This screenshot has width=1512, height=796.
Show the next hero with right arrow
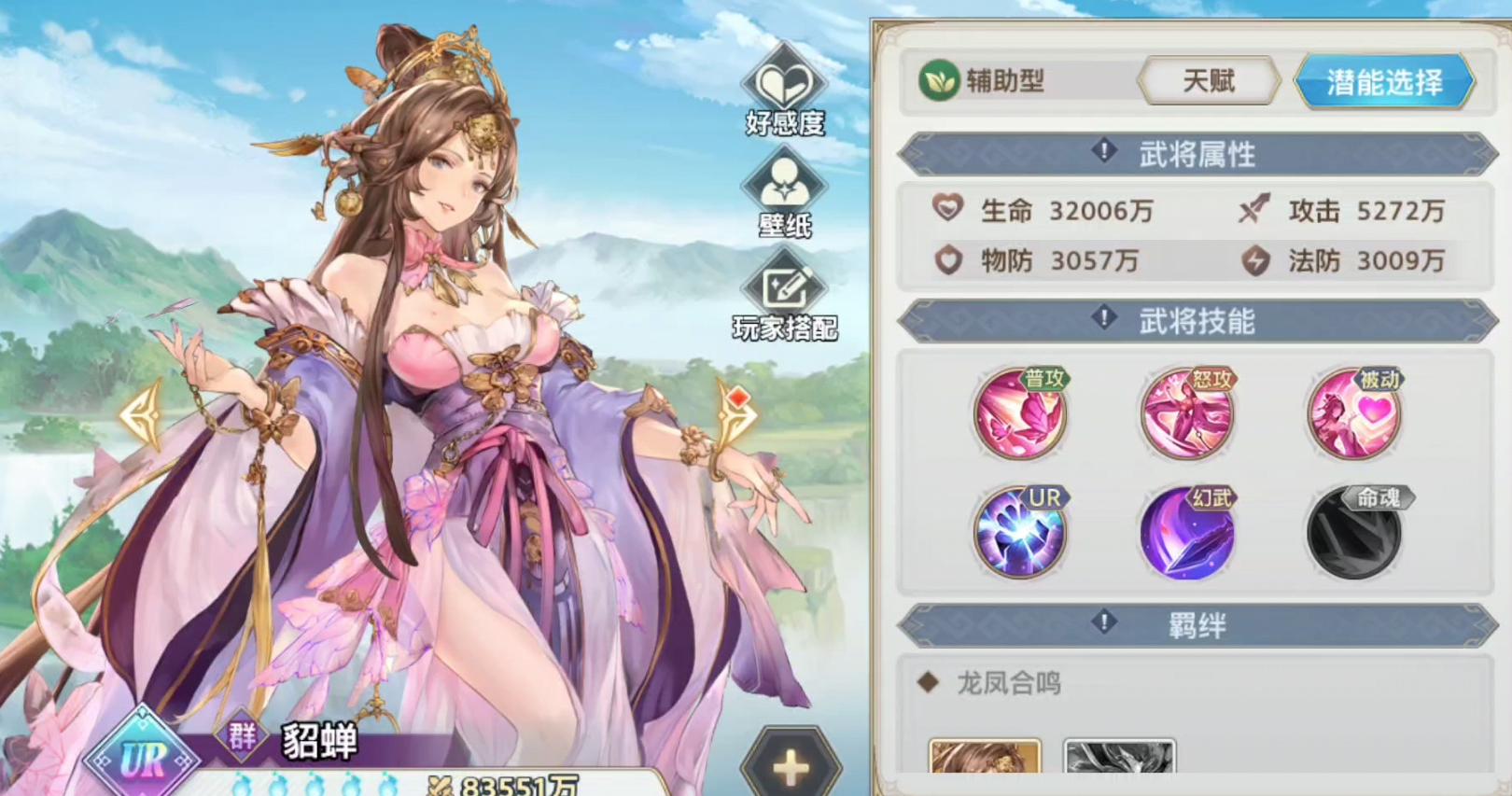[735, 415]
